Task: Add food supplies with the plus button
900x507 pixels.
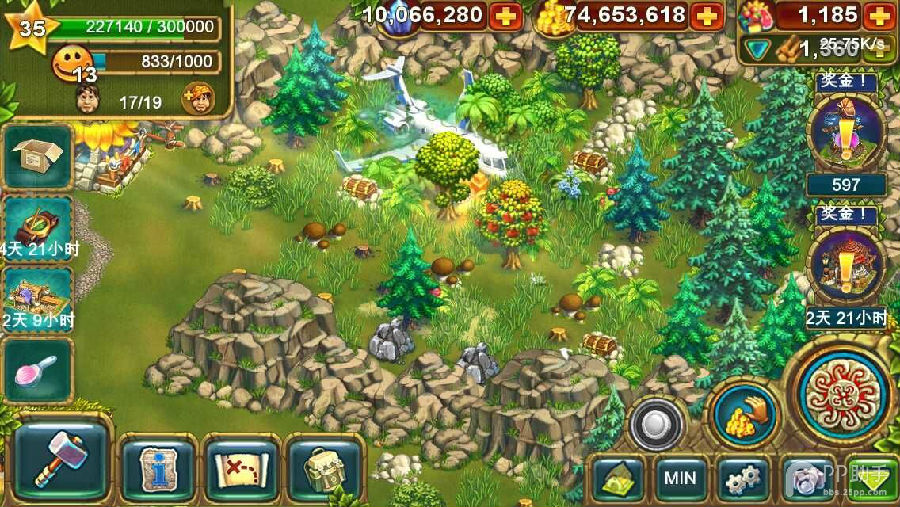Action: tap(877, 15)
